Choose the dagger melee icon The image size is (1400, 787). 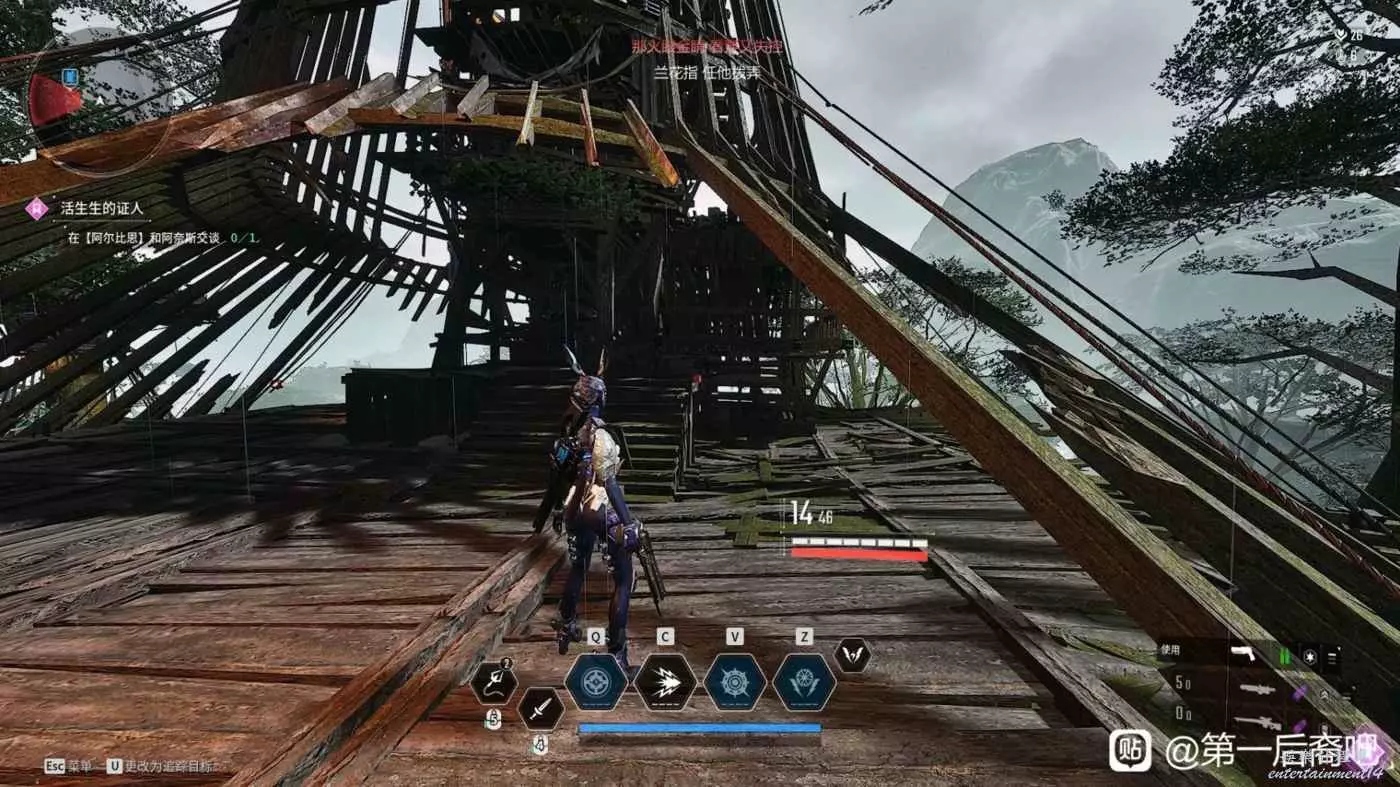(540, 709)
